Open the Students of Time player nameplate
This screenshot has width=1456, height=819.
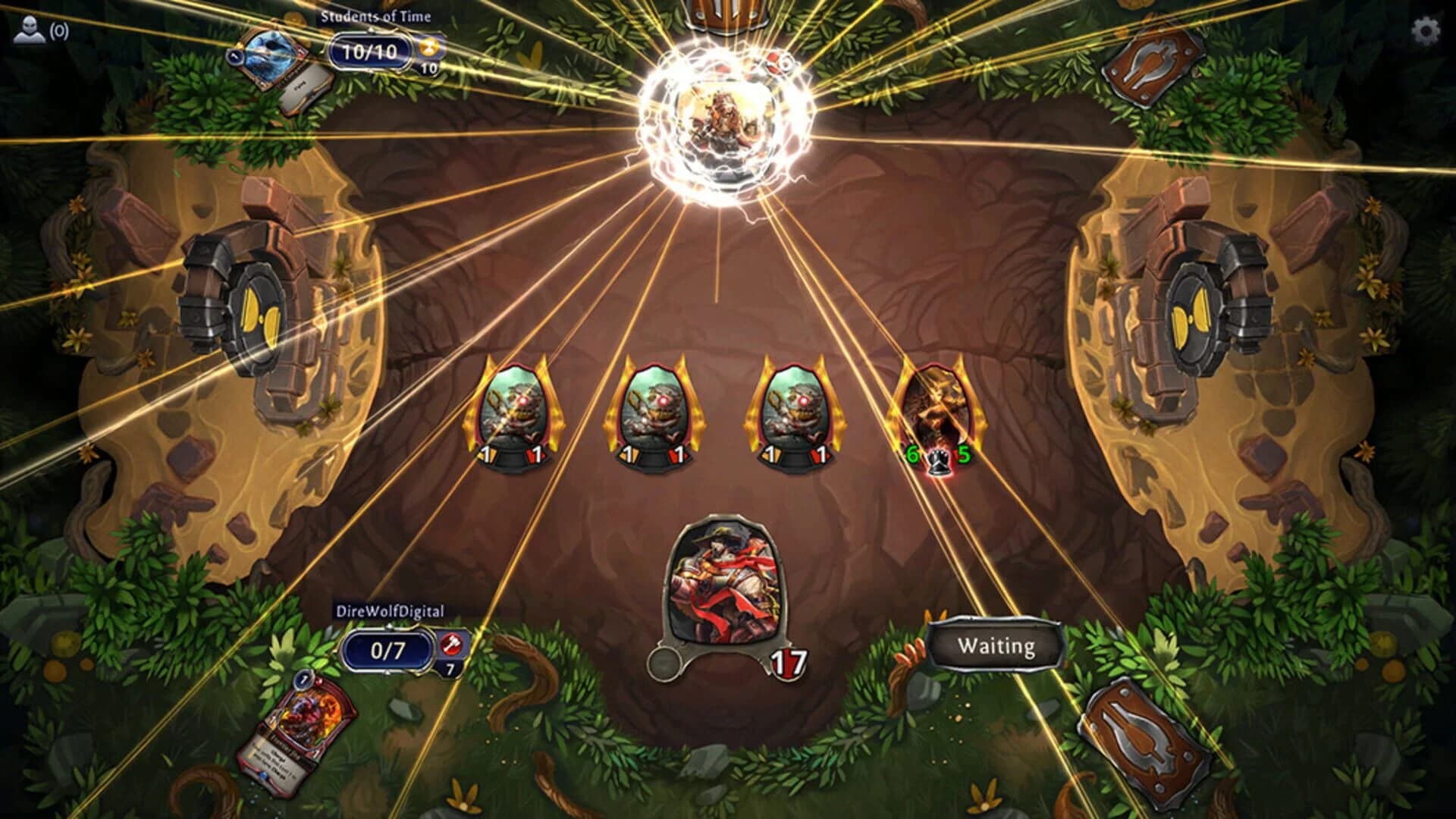tap(375, 14)
